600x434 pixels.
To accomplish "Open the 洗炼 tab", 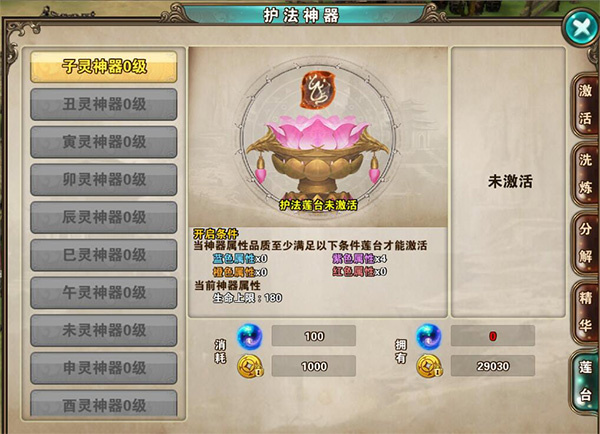I will point(585,172).
